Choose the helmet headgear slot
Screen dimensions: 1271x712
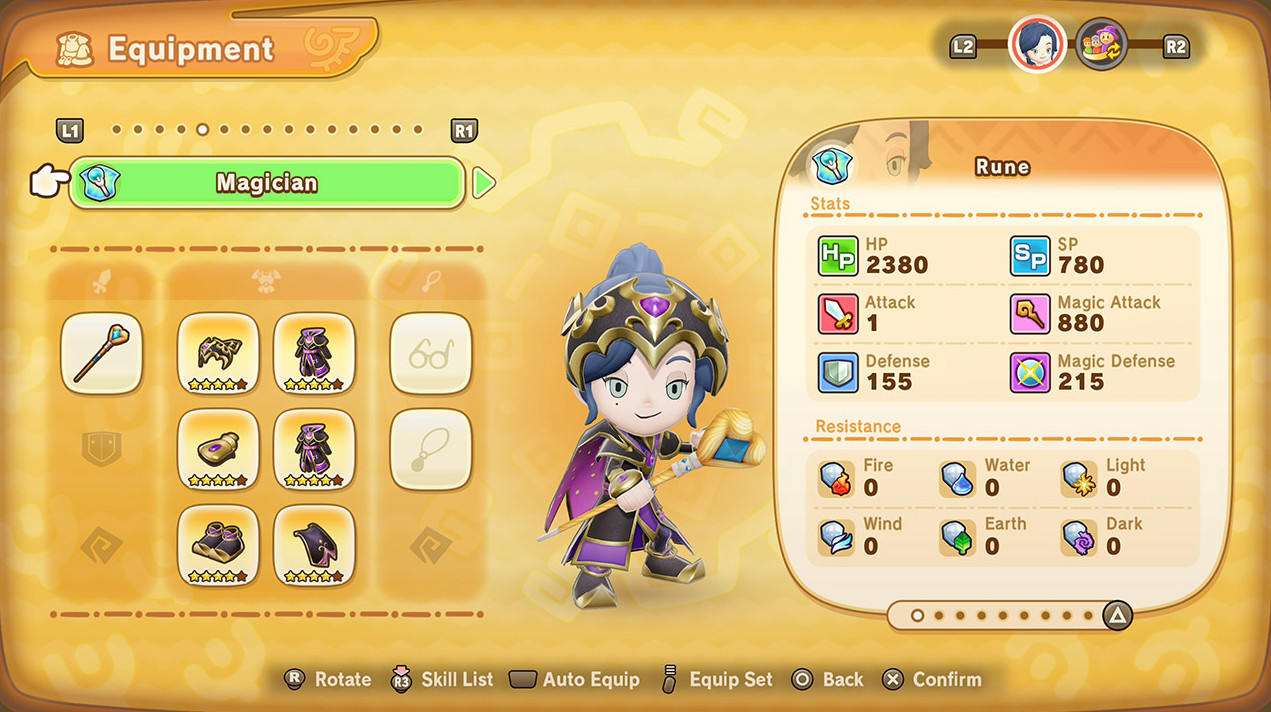pos(218,353)
